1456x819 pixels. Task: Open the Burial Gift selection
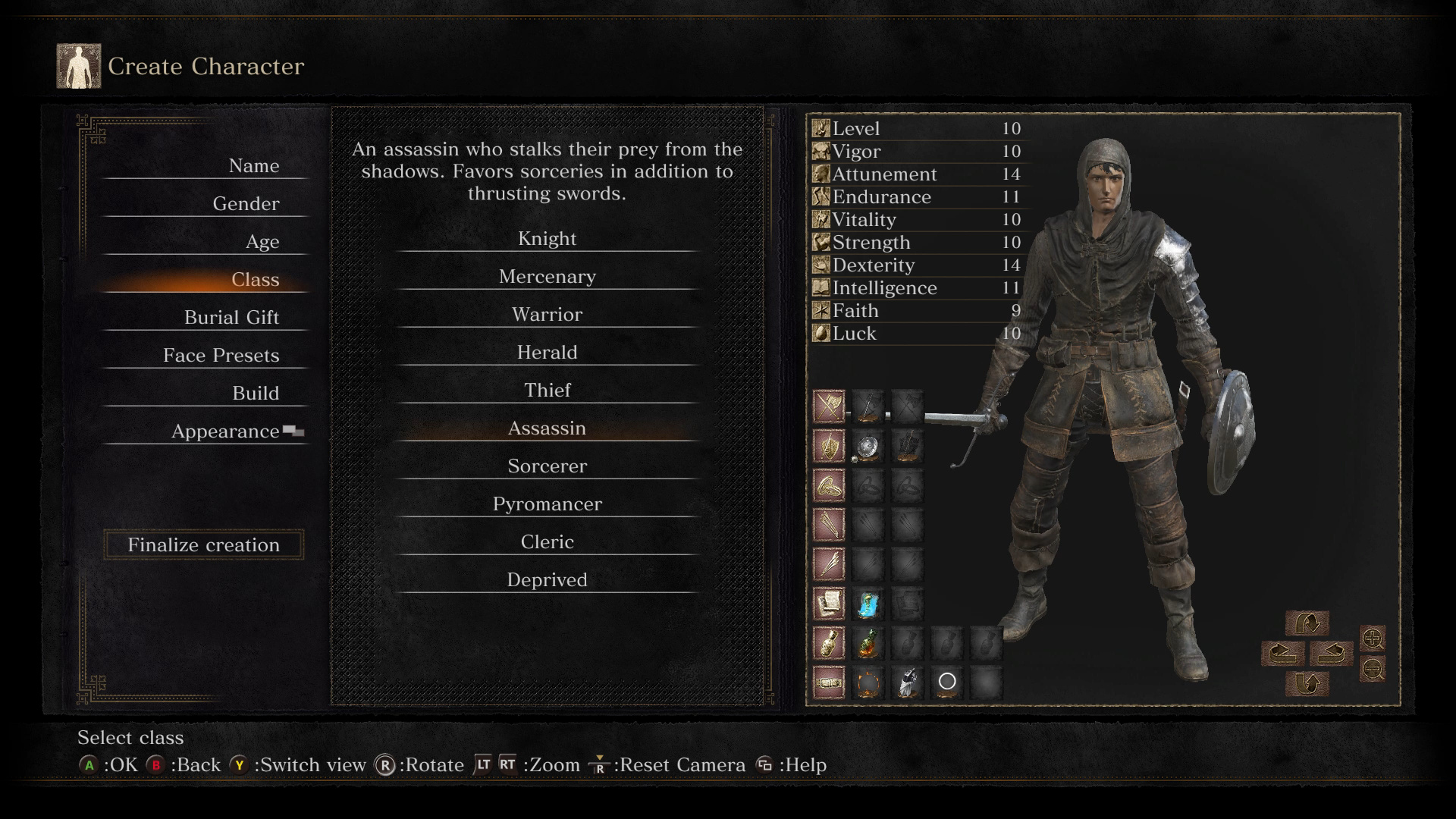[231, 318]
